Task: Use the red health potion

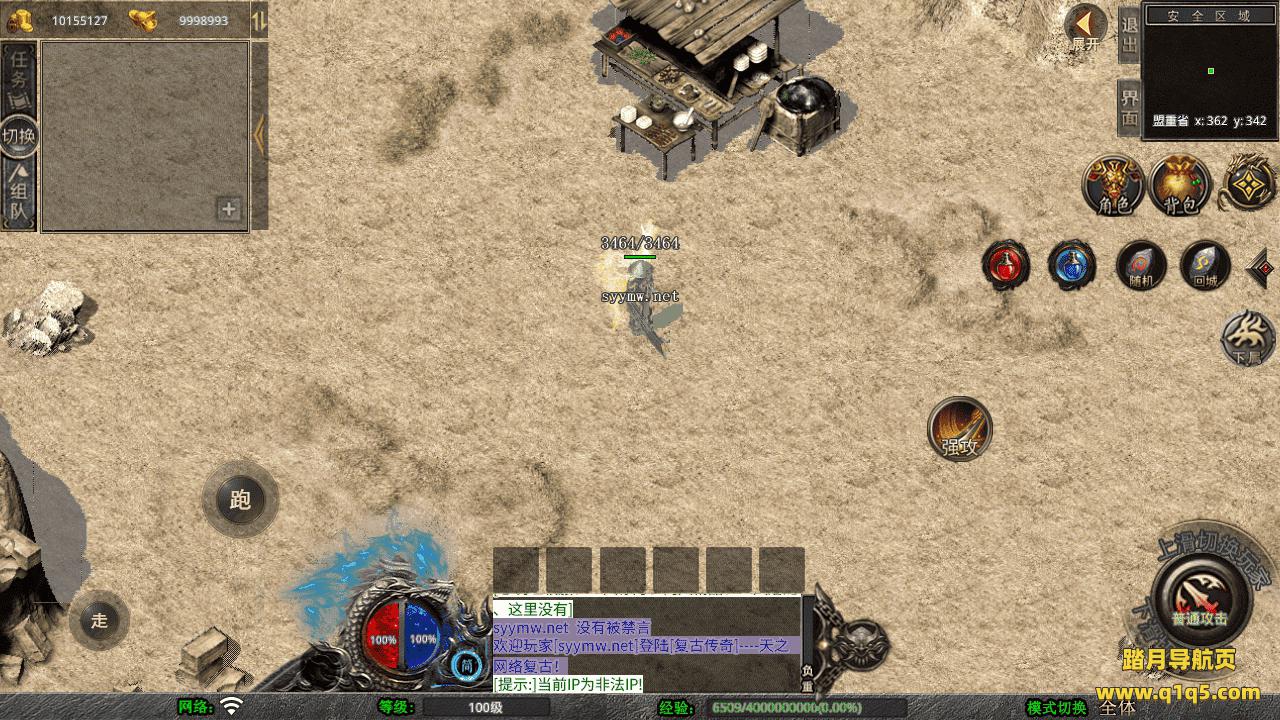Action: 1005,265
